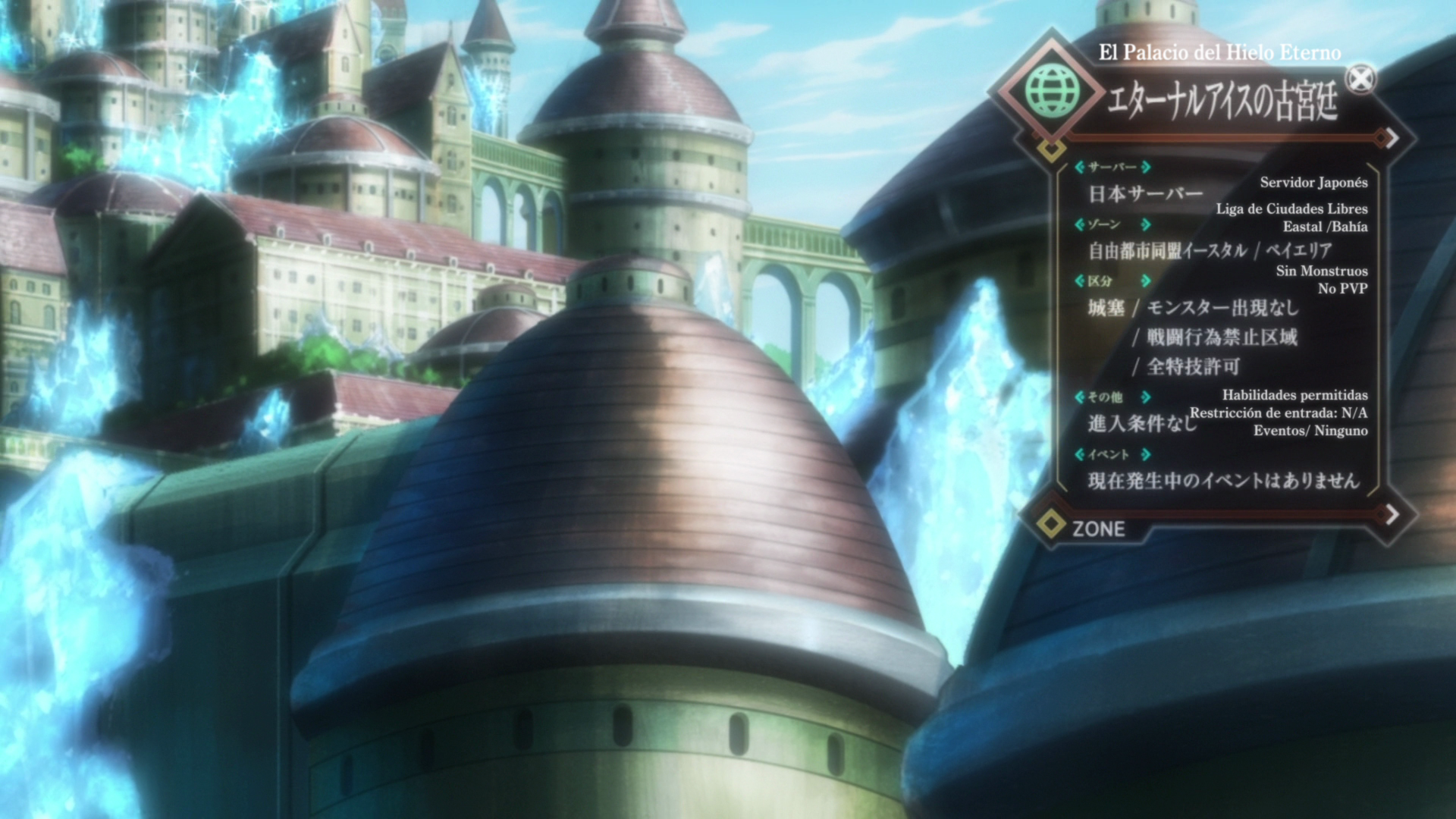
Task: Click the teal left chevron beside サーバー header
Action: coord(1081,168)
